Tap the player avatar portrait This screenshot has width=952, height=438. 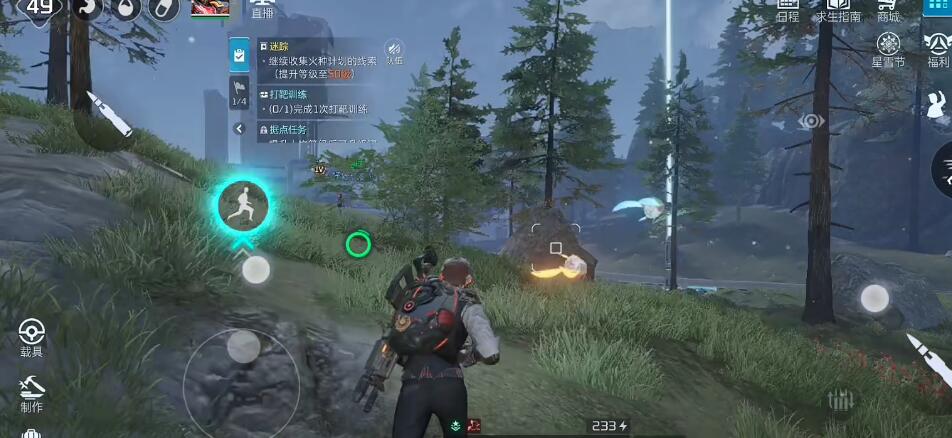coord(210,9)
